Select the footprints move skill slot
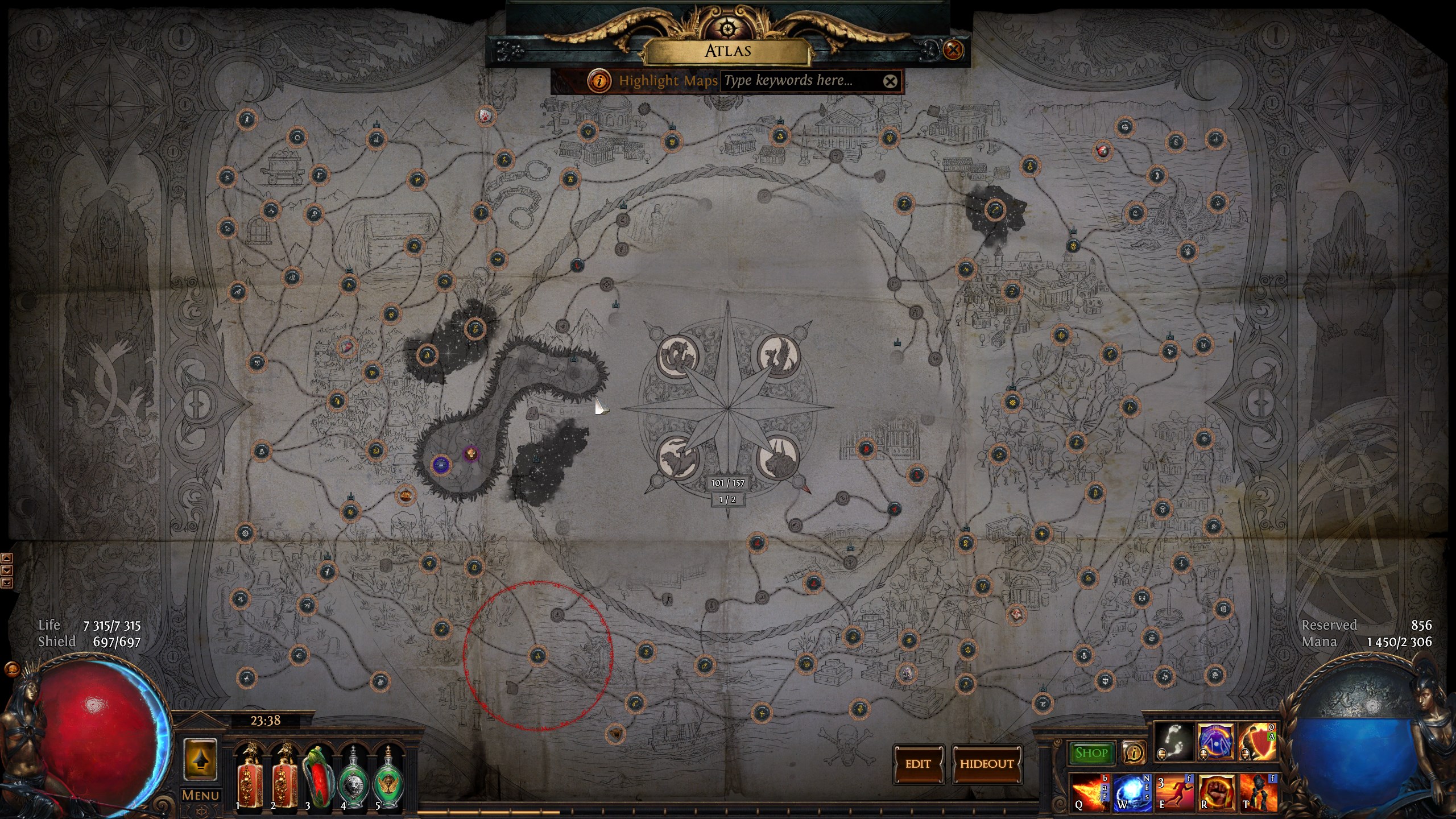Screen dimensions: 1456x819 coord(1174,742)
